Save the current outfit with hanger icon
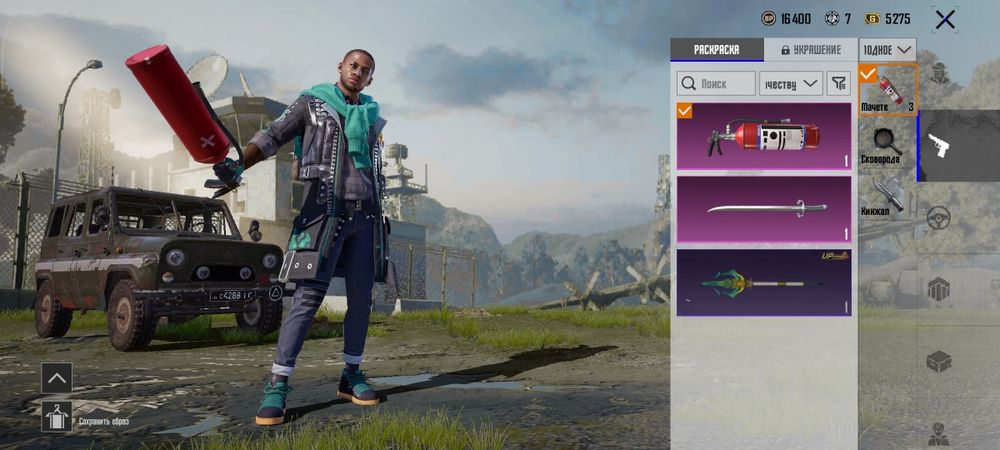Viewport: 1000px width, 450px height. pyautogui.click(x=56, y=414)
